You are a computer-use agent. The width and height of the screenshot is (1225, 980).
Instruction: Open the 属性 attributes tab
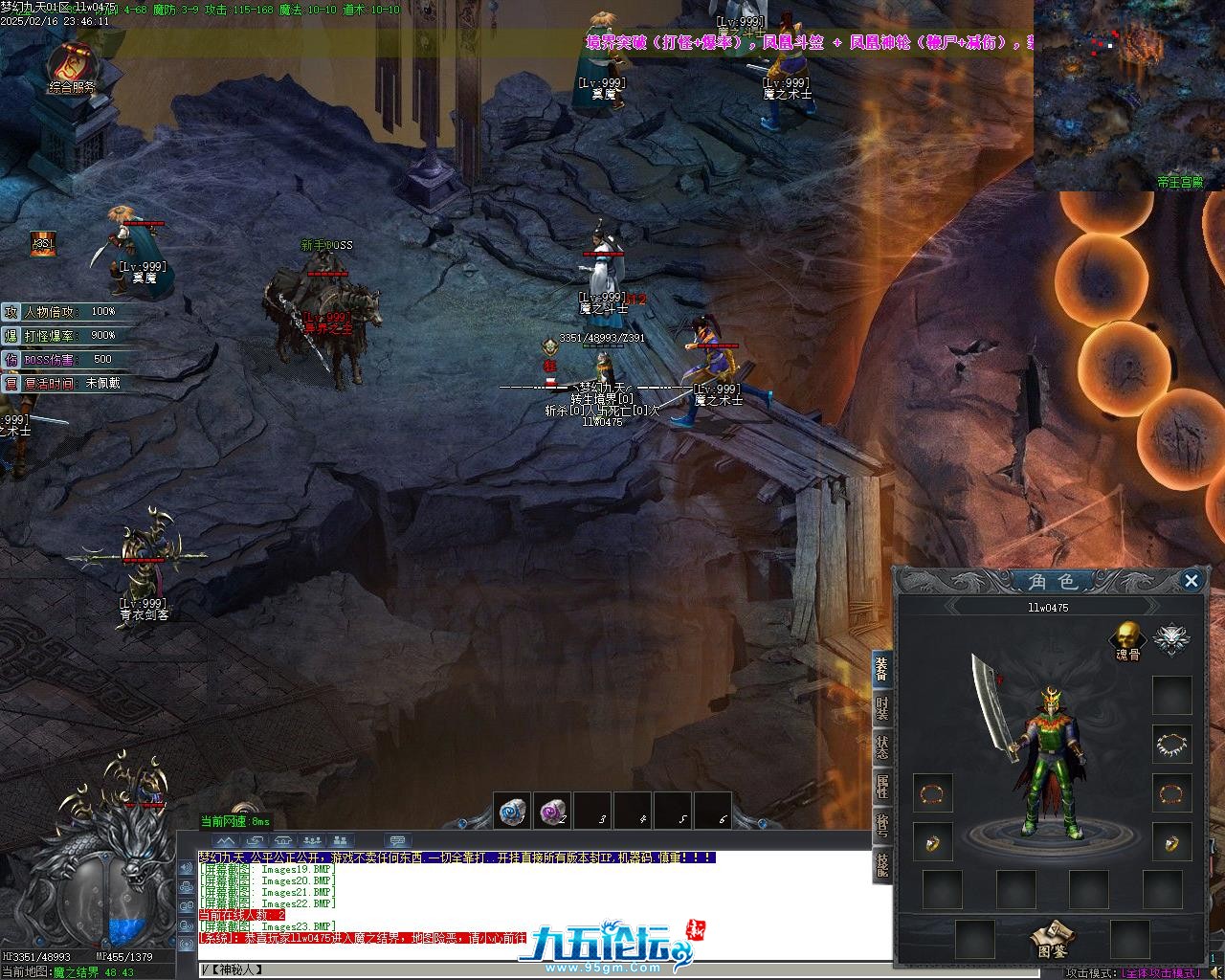tap(881, 787)
